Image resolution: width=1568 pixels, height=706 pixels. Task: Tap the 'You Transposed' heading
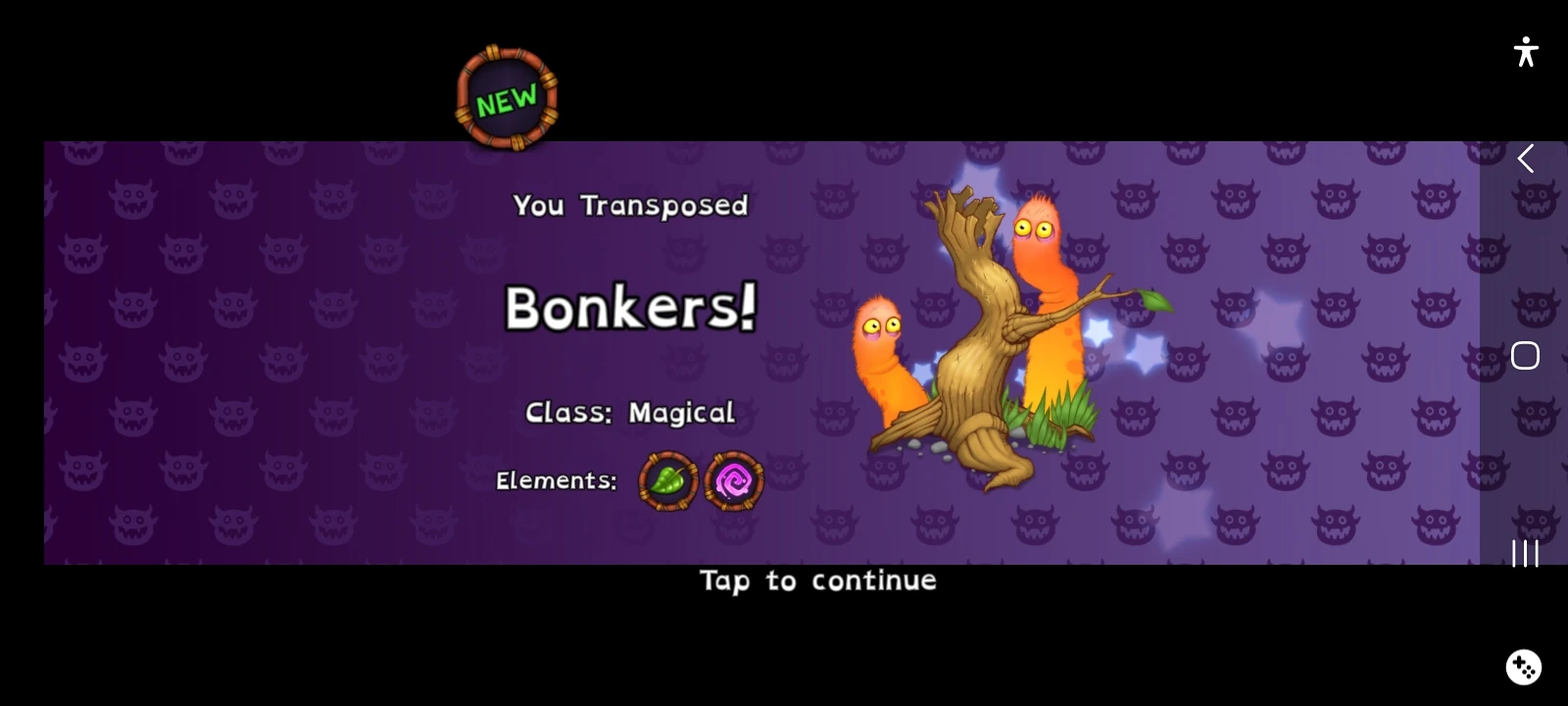tap(630, 206)
